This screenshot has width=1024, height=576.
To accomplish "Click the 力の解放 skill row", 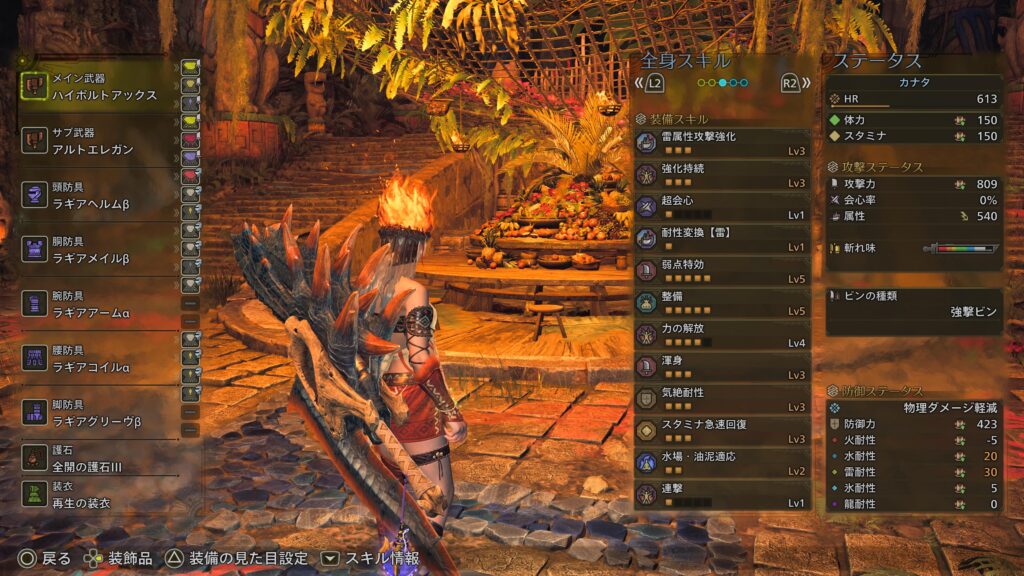I will pyautogui.click(x=722, y=335).
